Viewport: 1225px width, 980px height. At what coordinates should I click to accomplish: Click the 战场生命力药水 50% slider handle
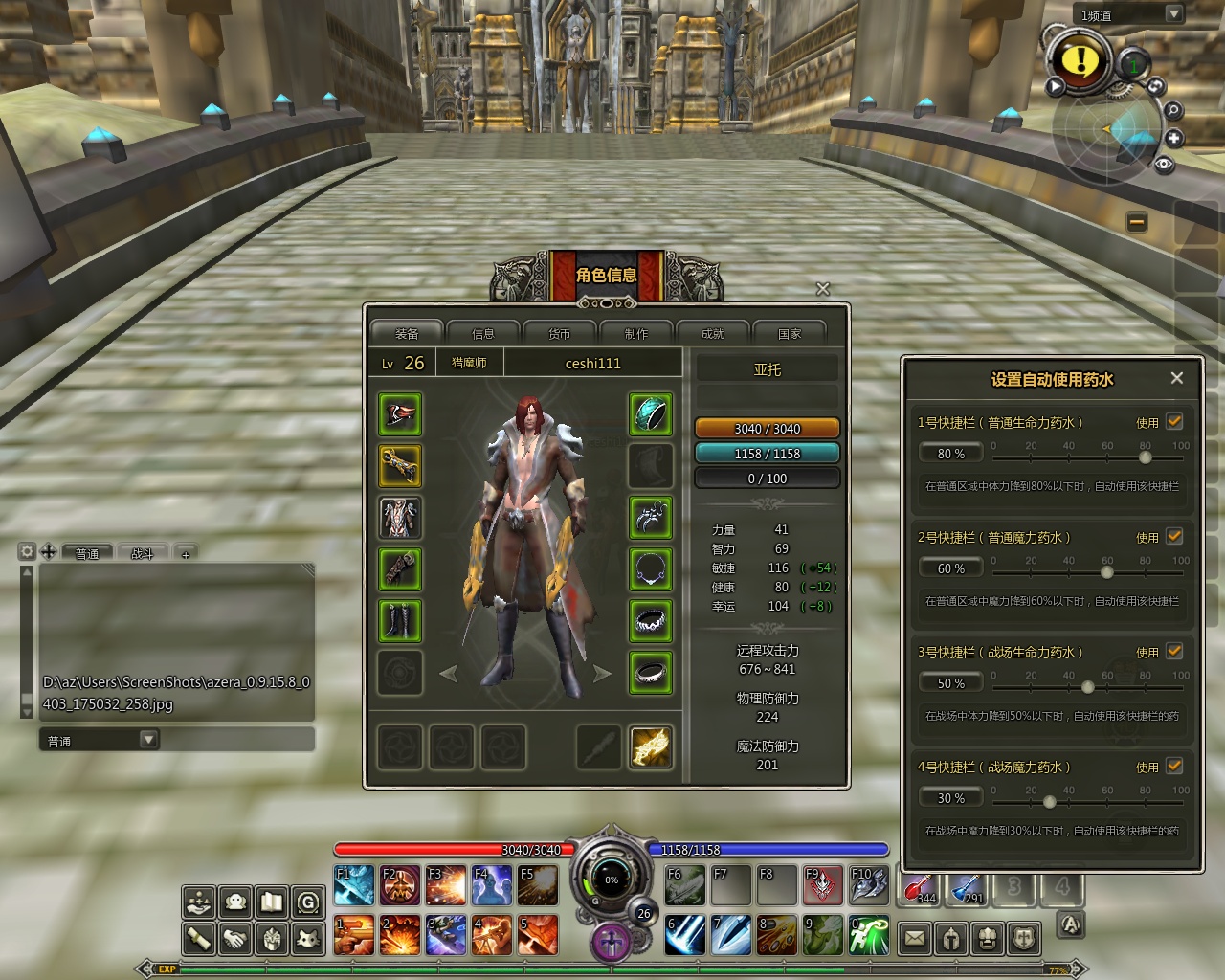pos(1088,687)
